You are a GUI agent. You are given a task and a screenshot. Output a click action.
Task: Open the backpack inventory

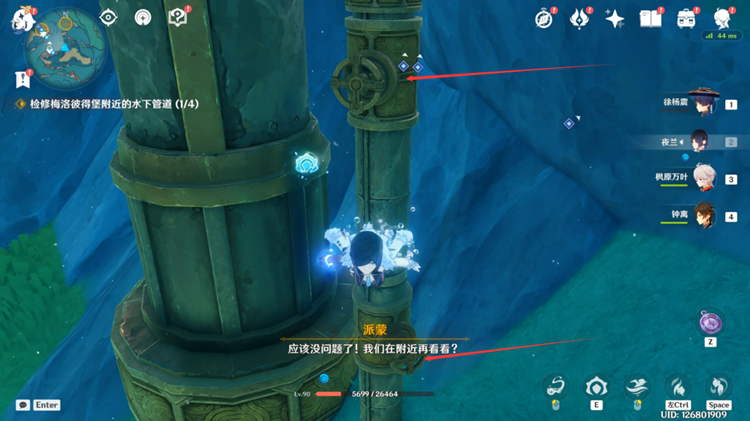[x=686, y=19]
